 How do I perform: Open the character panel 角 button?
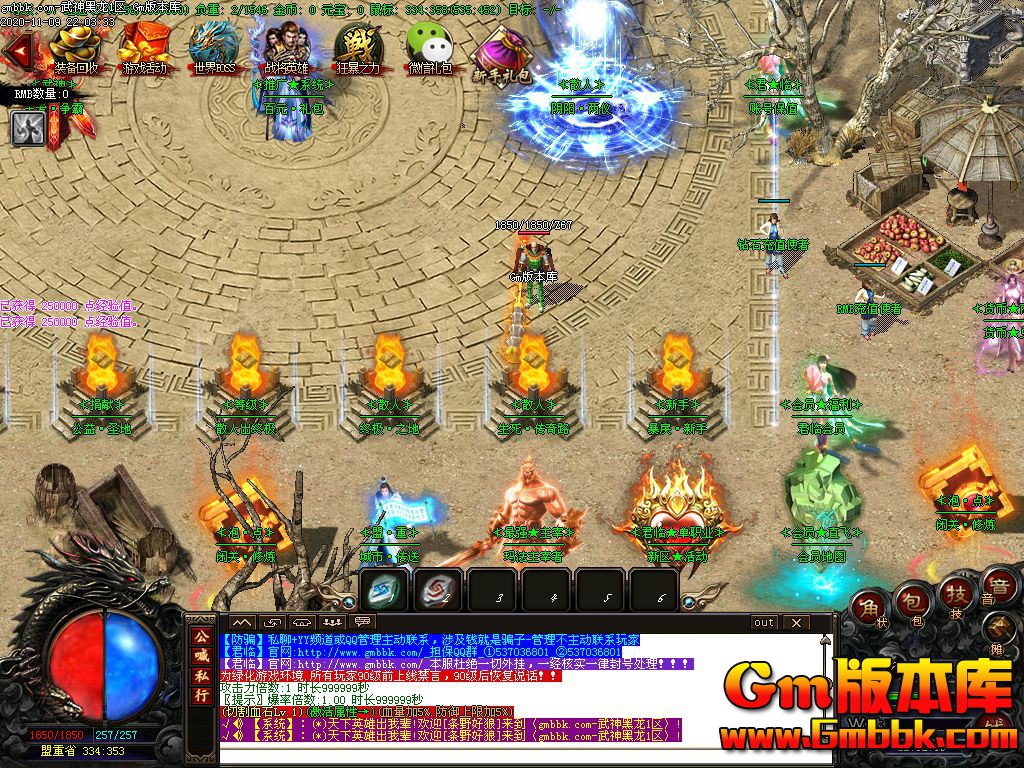[869, 607]
